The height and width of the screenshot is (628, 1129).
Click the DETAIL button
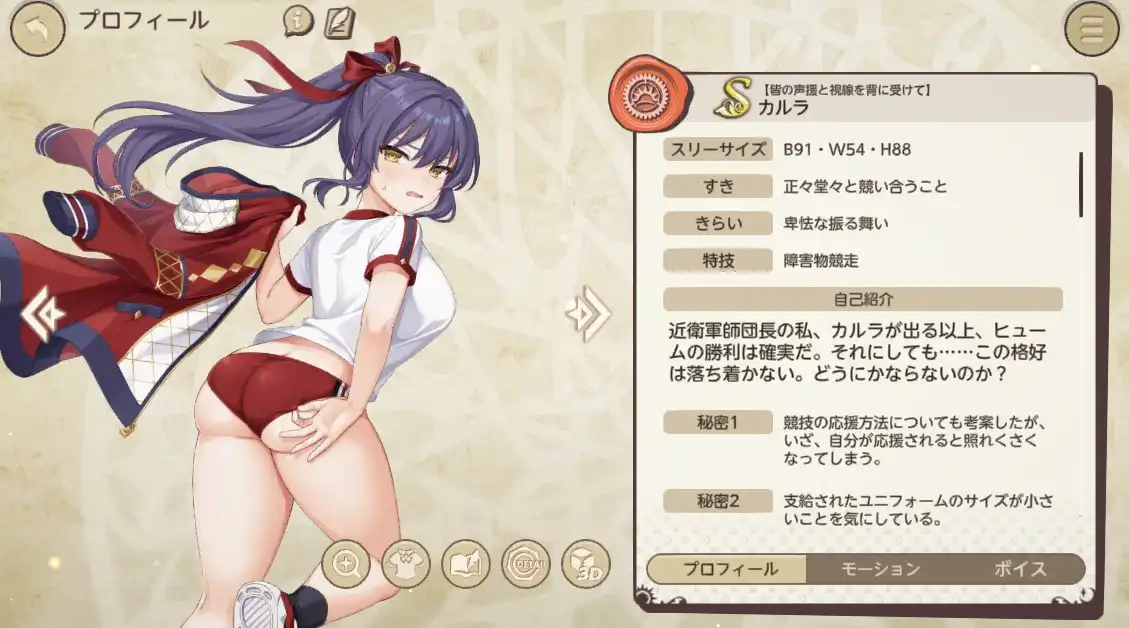point(525,565)
